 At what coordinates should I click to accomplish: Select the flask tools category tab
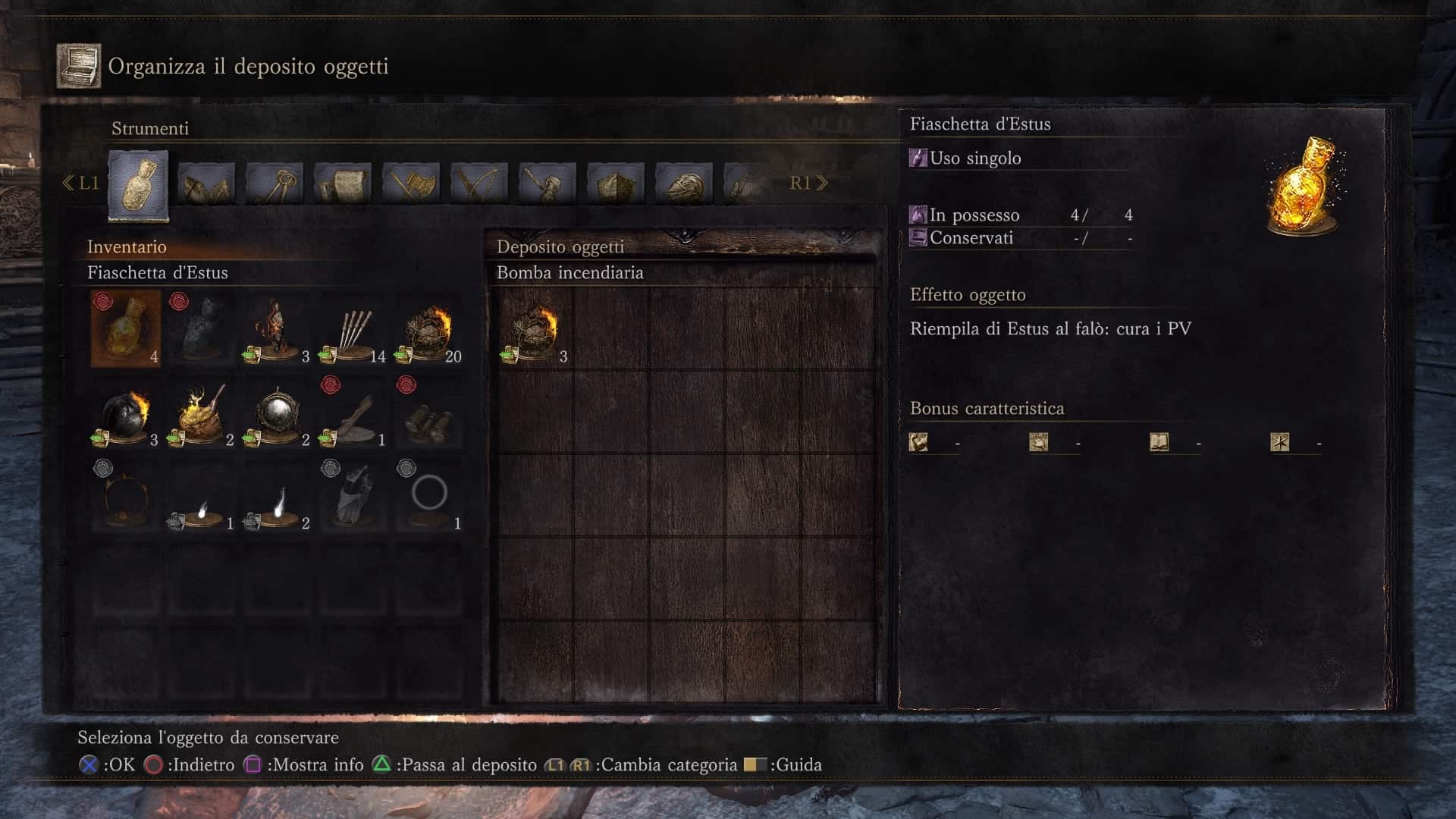tap(138, 185)
